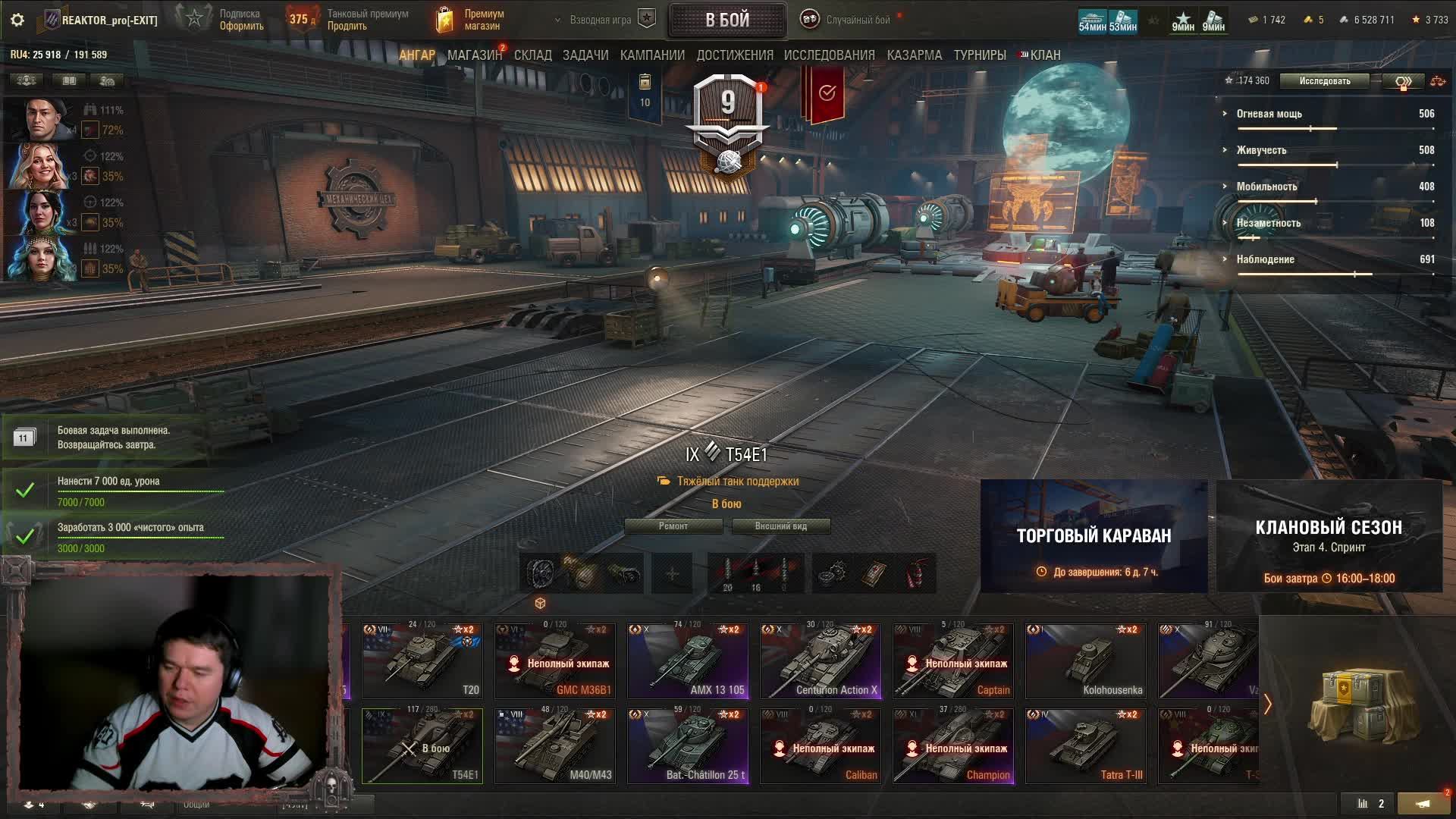Open the ИССЛЕДОВАНИЯ research tab
The height and width of the screenshot is (819, 1456).
click(829, 55)
